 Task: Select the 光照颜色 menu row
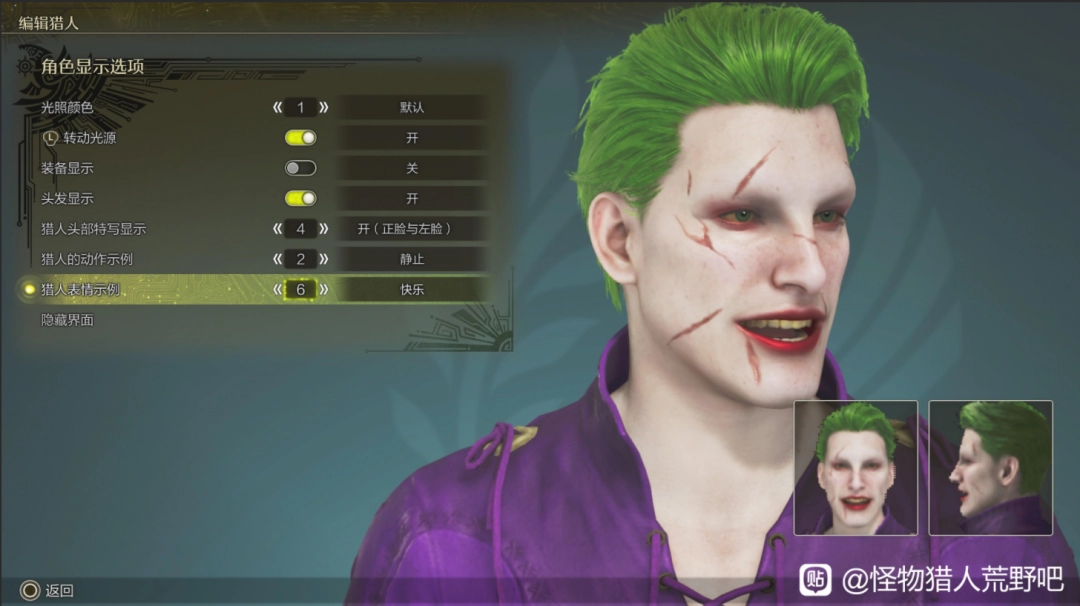pyautogui.click(x=67, y=108)
